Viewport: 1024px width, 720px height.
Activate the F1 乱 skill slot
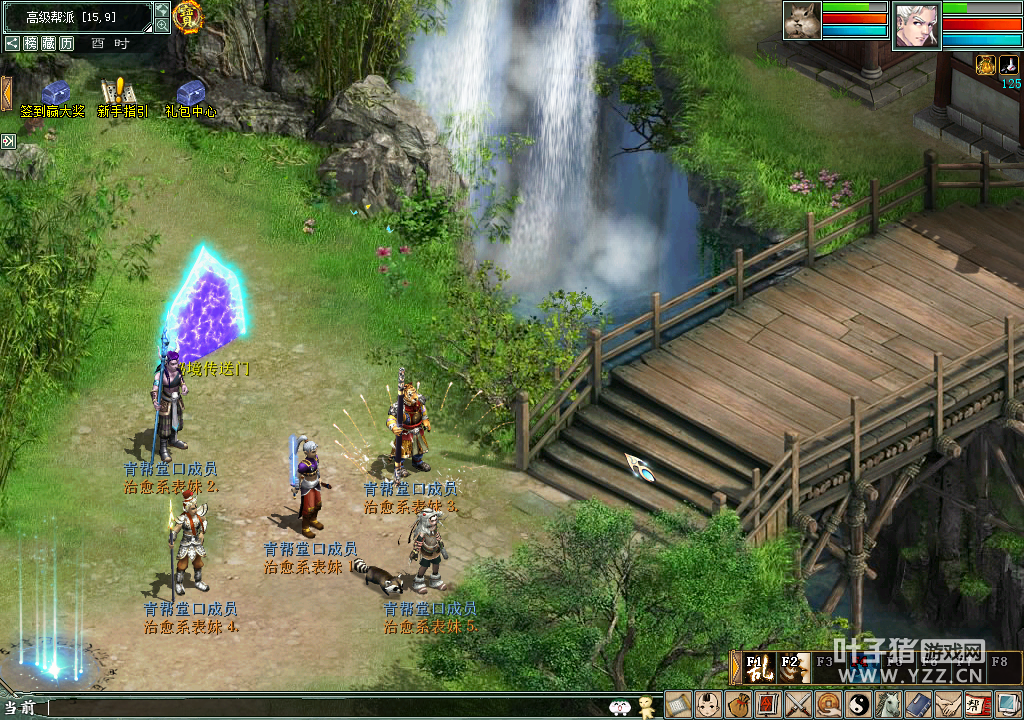[x=759, y=667]
